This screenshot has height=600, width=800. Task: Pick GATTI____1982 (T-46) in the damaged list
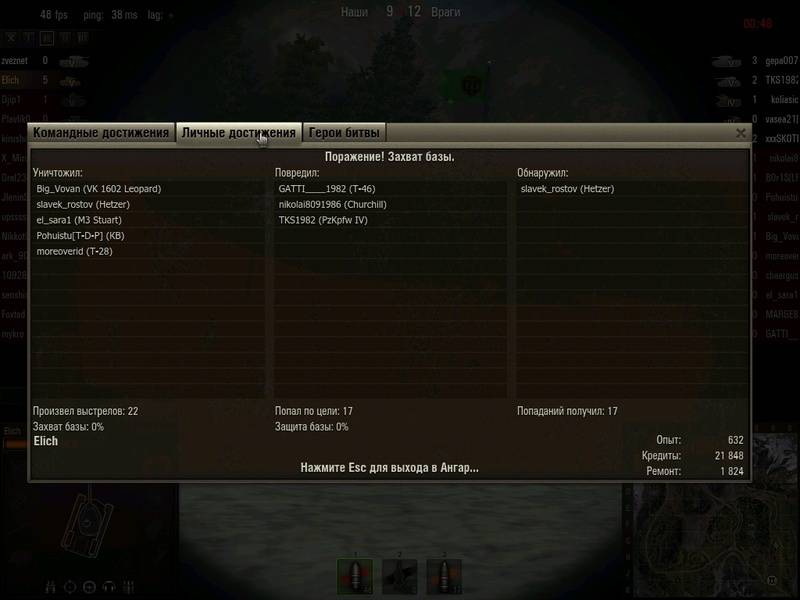[327, 188]
